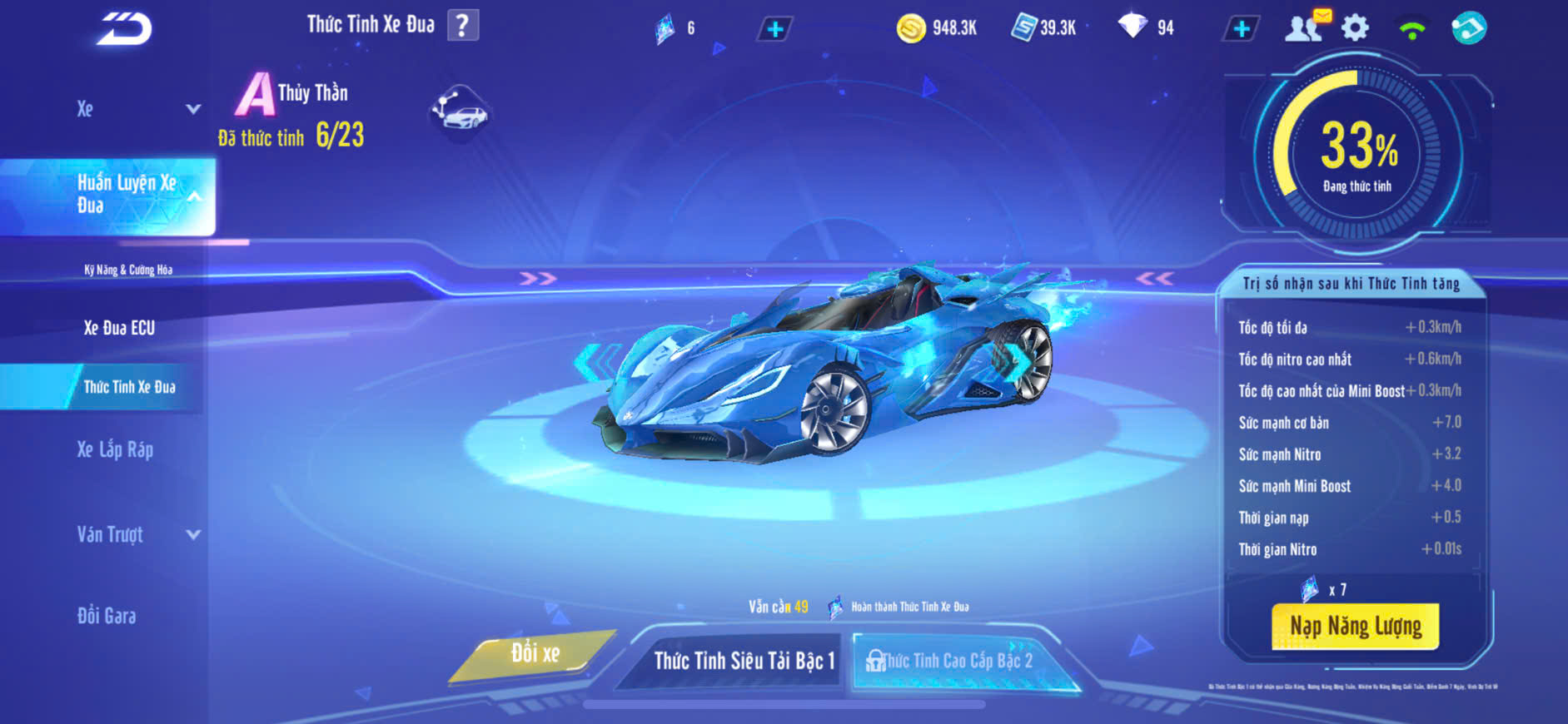Select locked Thức Tỉnh Cao Cấp Bậc 2

coord(958,661)
